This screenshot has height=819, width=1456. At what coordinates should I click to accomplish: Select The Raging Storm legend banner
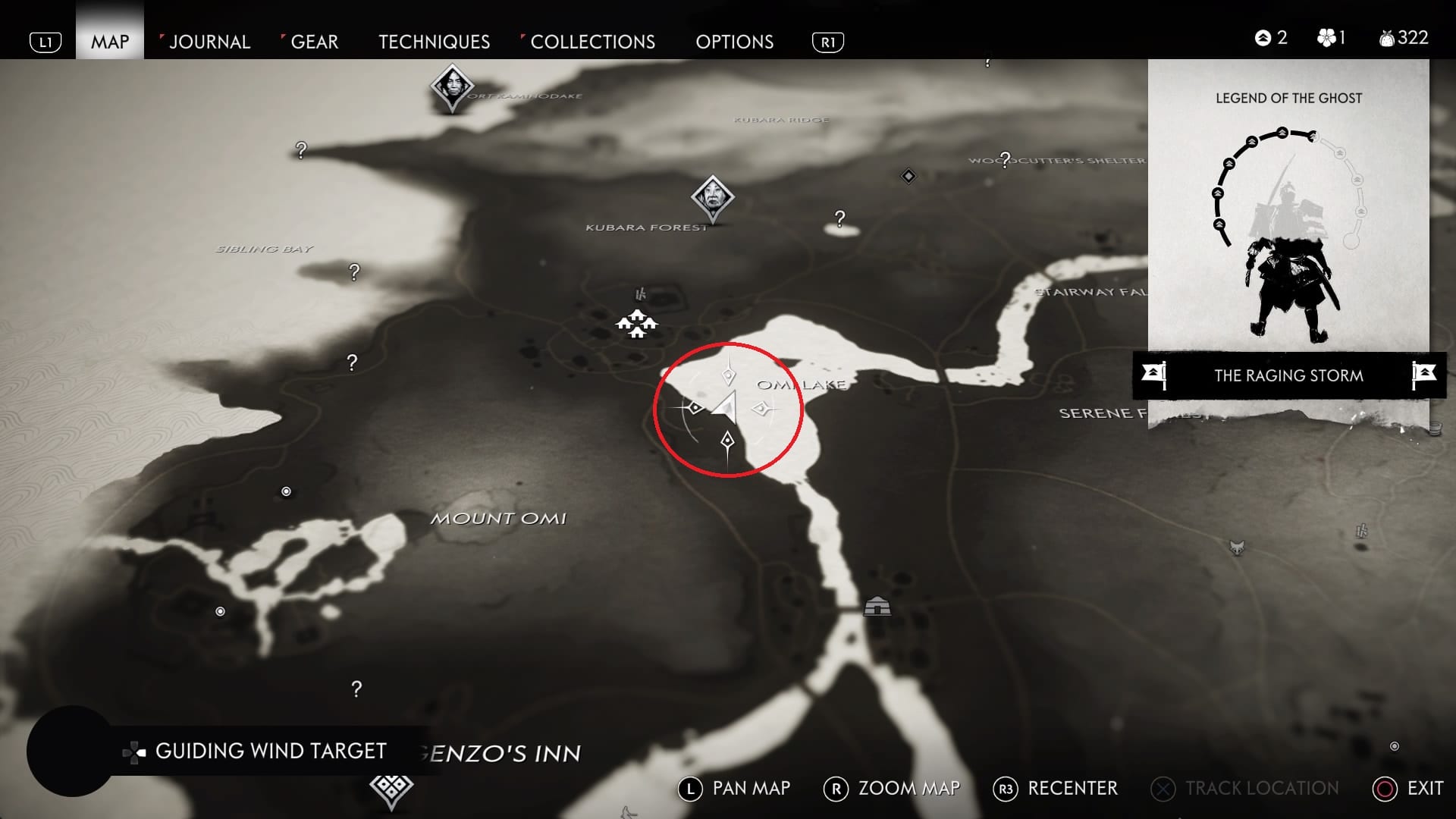pyautogui.click(x=1288, y=375)
